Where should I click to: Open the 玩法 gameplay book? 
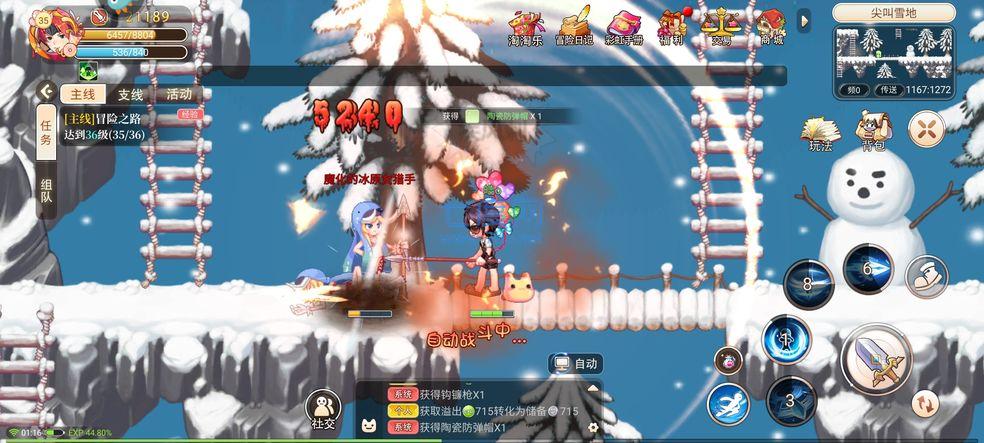pos(820,132)
